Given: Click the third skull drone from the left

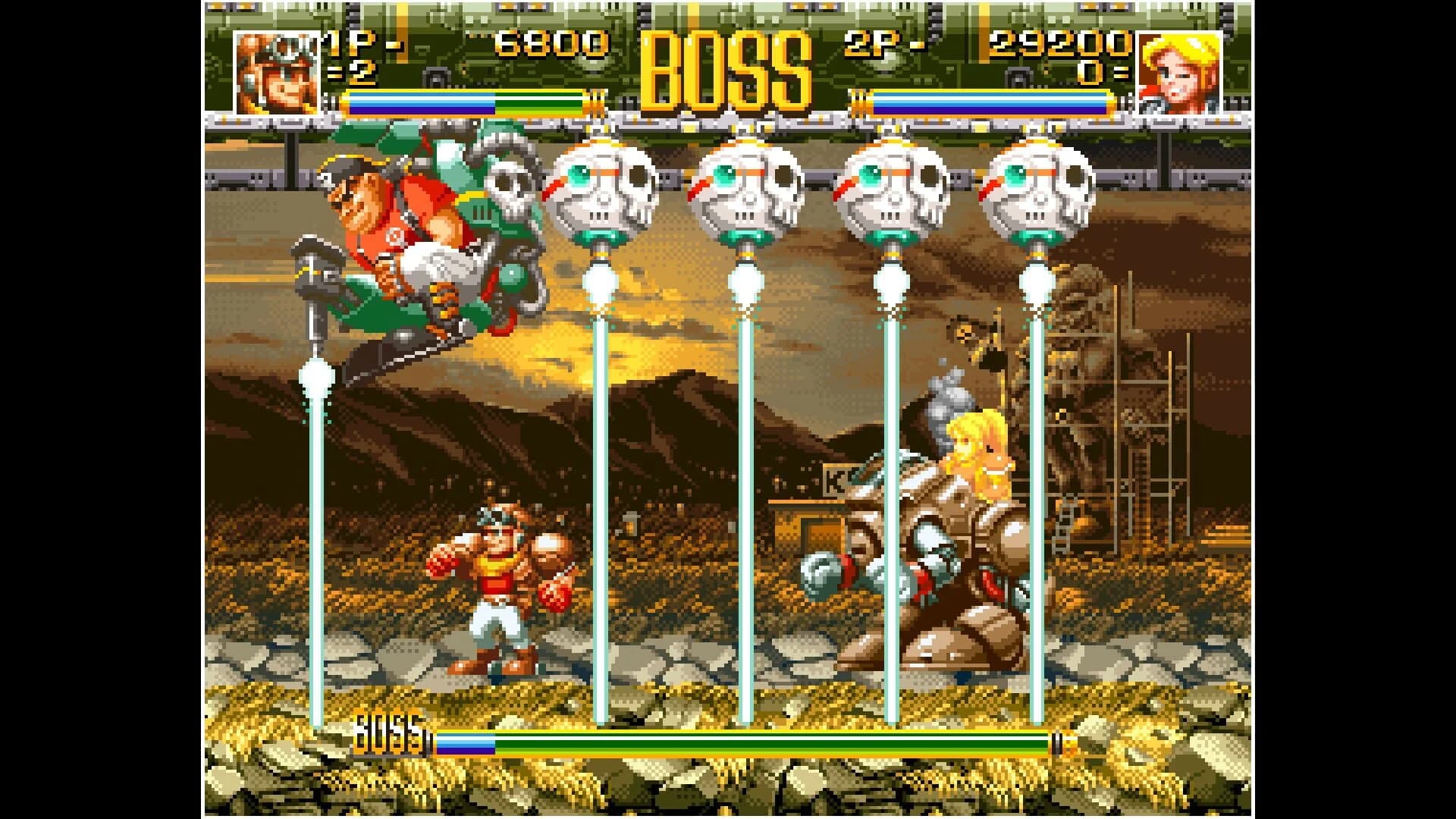Looking at the screenshot, I should point(891,190).
